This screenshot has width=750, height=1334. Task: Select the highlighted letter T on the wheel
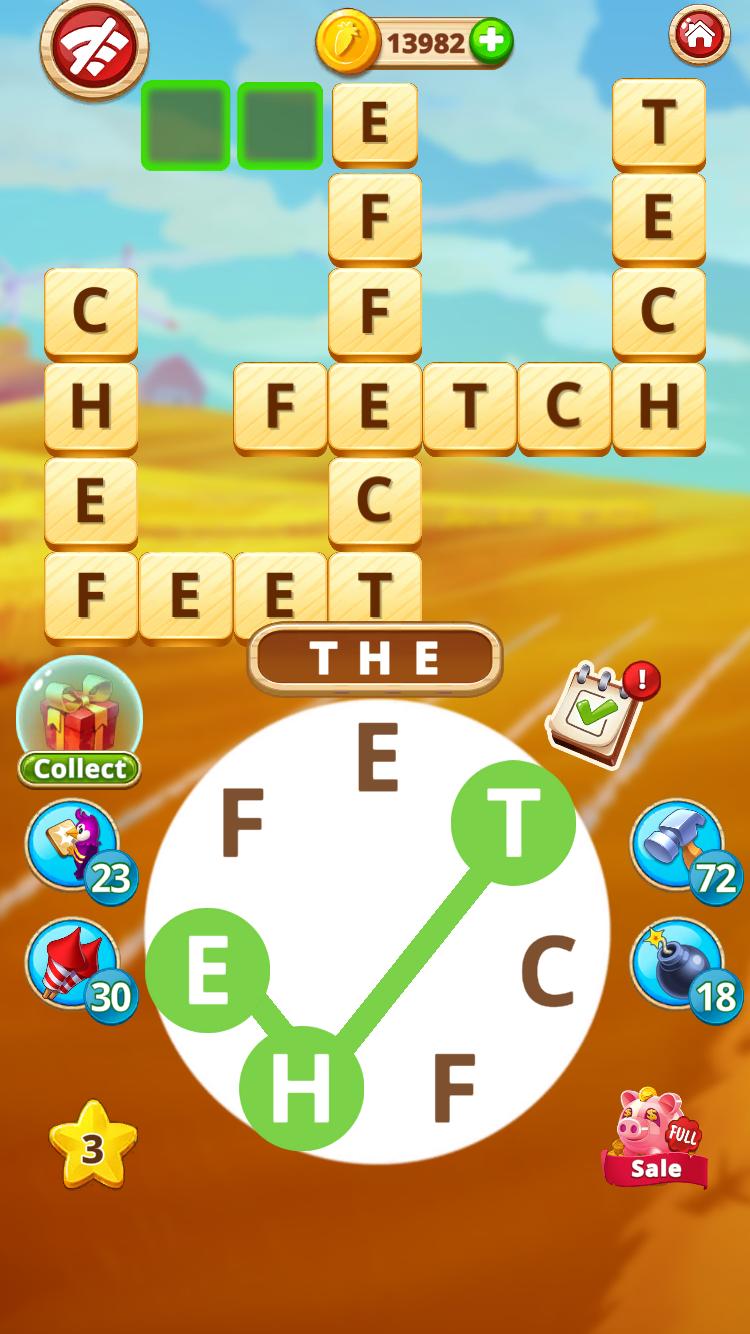pyautogui.click(x=513, y=822)
